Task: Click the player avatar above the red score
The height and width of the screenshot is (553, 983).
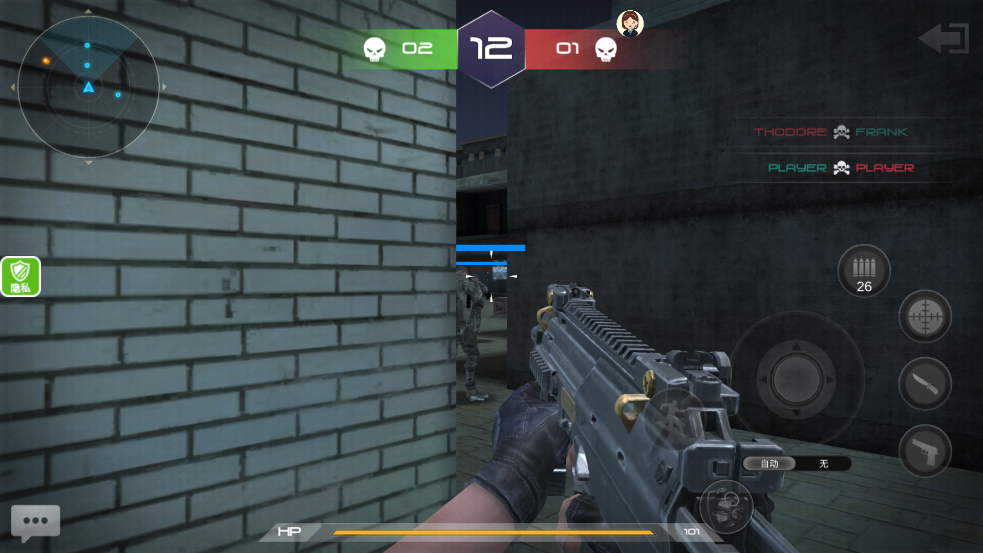Action: click(629, 23)
